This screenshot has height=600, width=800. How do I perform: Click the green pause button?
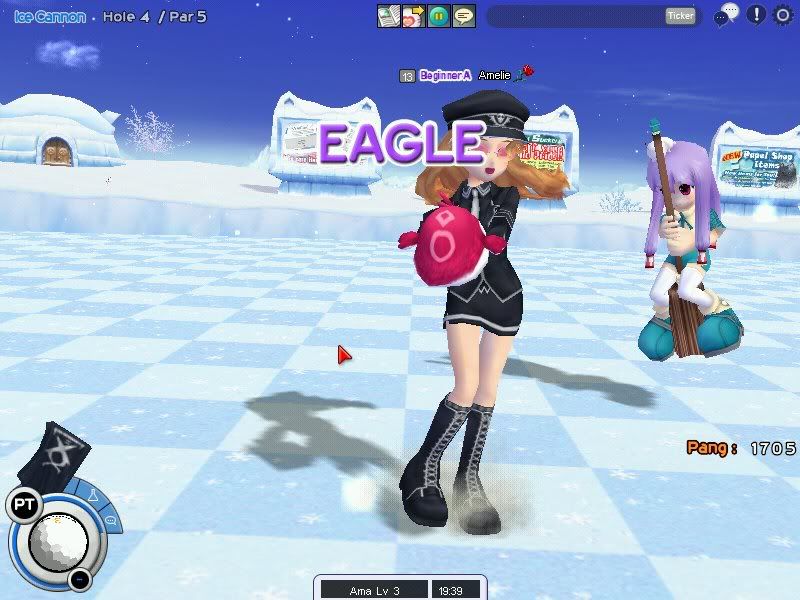point(438,16)
